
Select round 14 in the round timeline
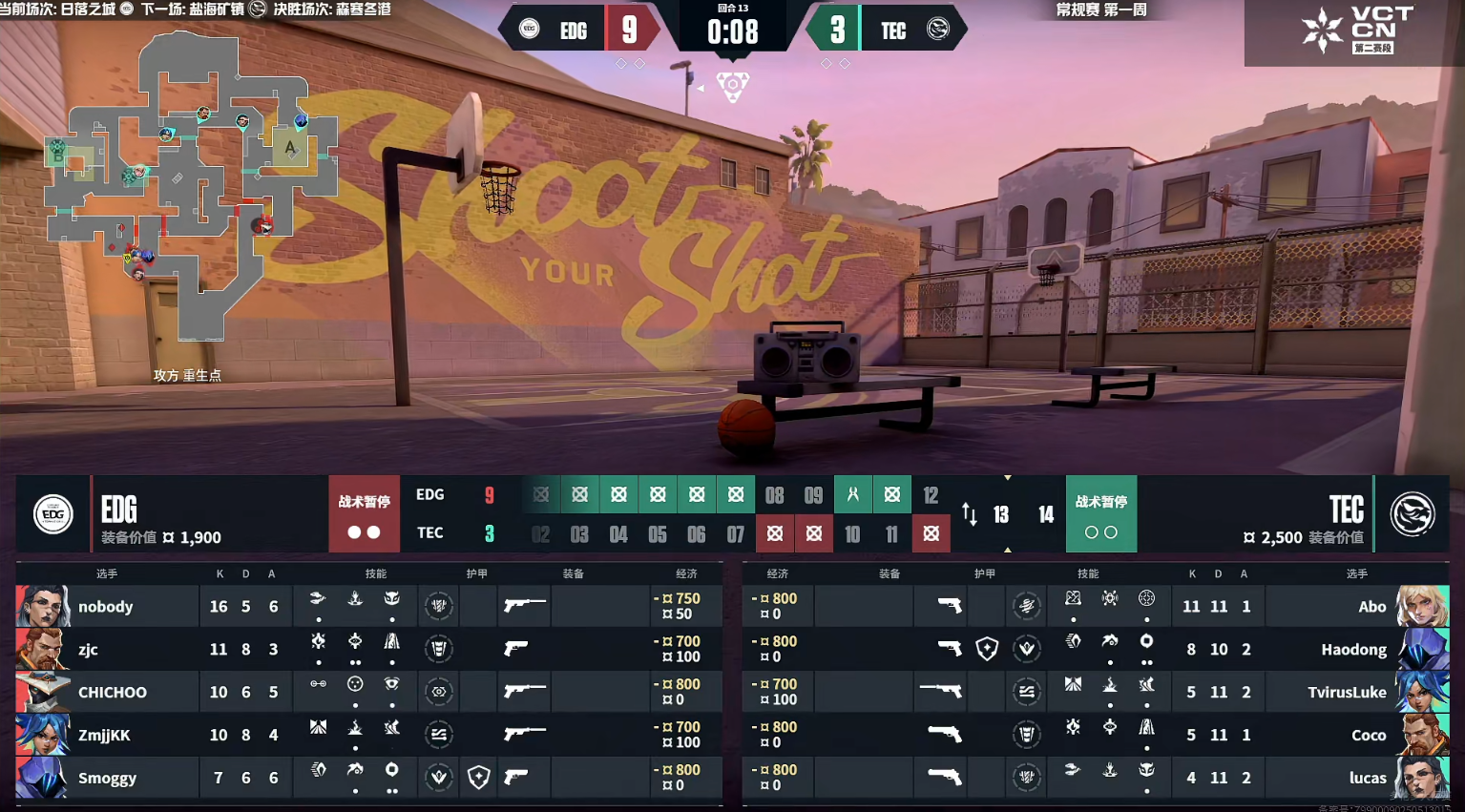1046,515
